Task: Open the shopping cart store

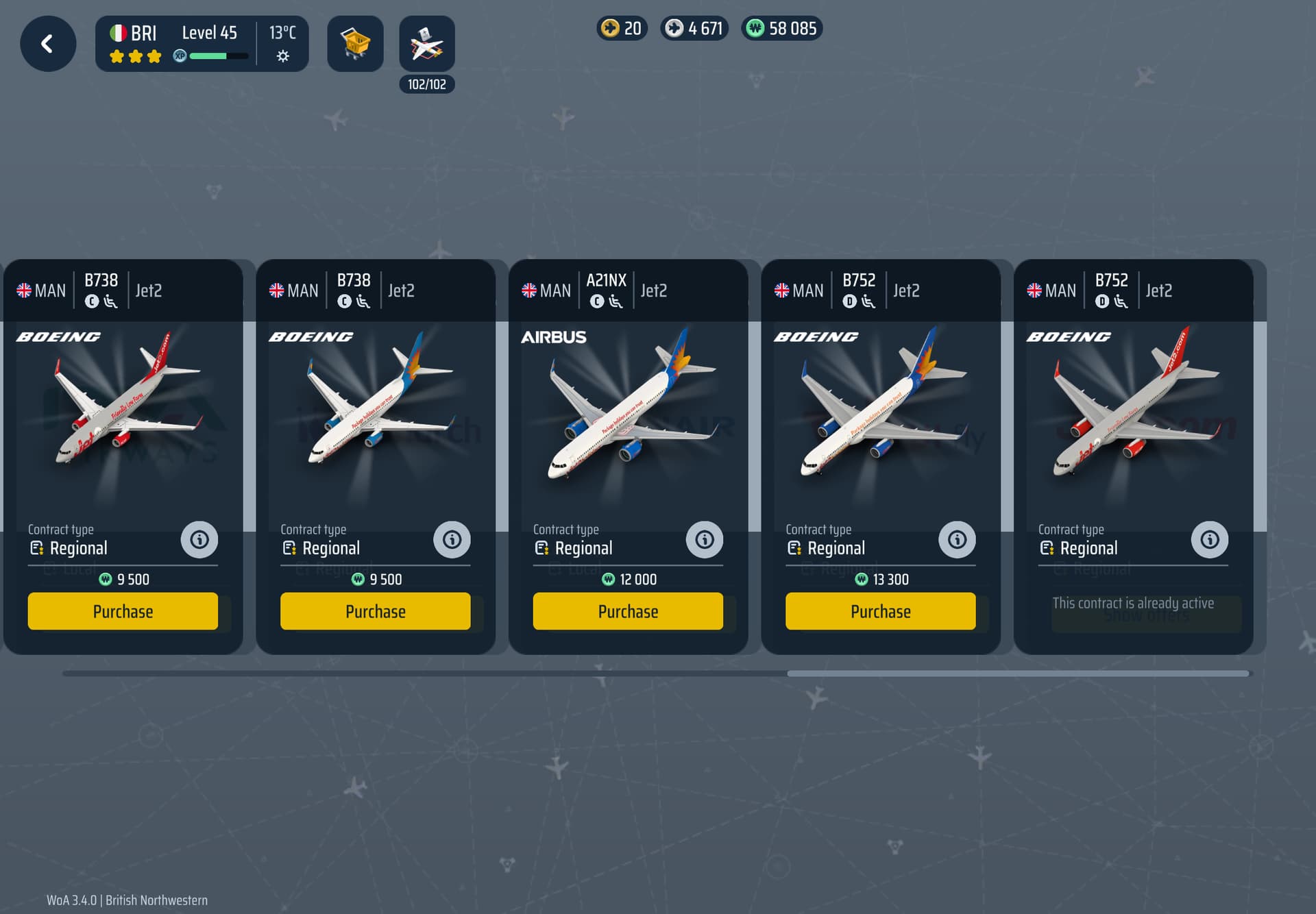Action: (x=355, y=44)
